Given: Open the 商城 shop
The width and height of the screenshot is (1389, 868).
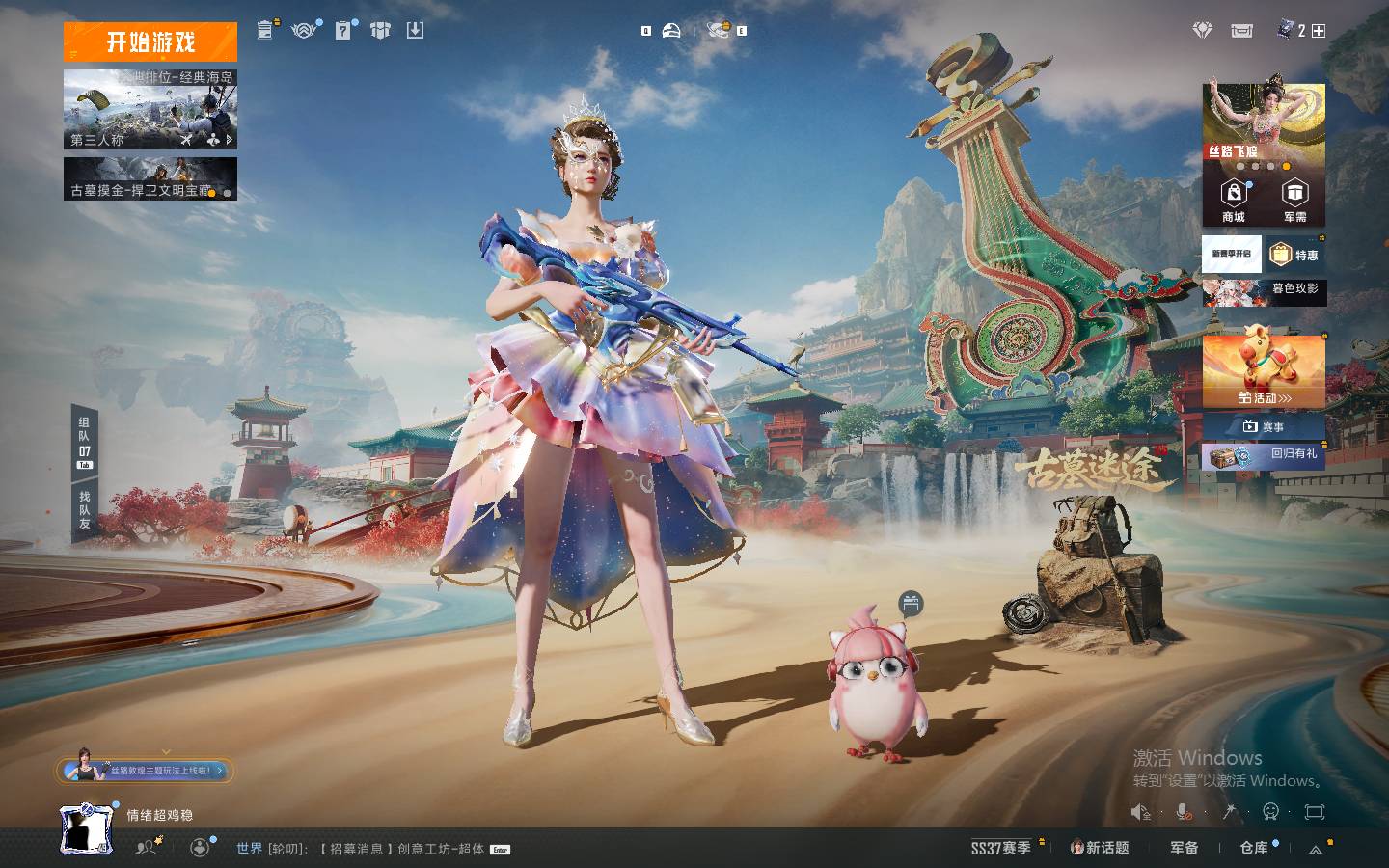Looking at the screenshot, I should [x=1233, y=201].
